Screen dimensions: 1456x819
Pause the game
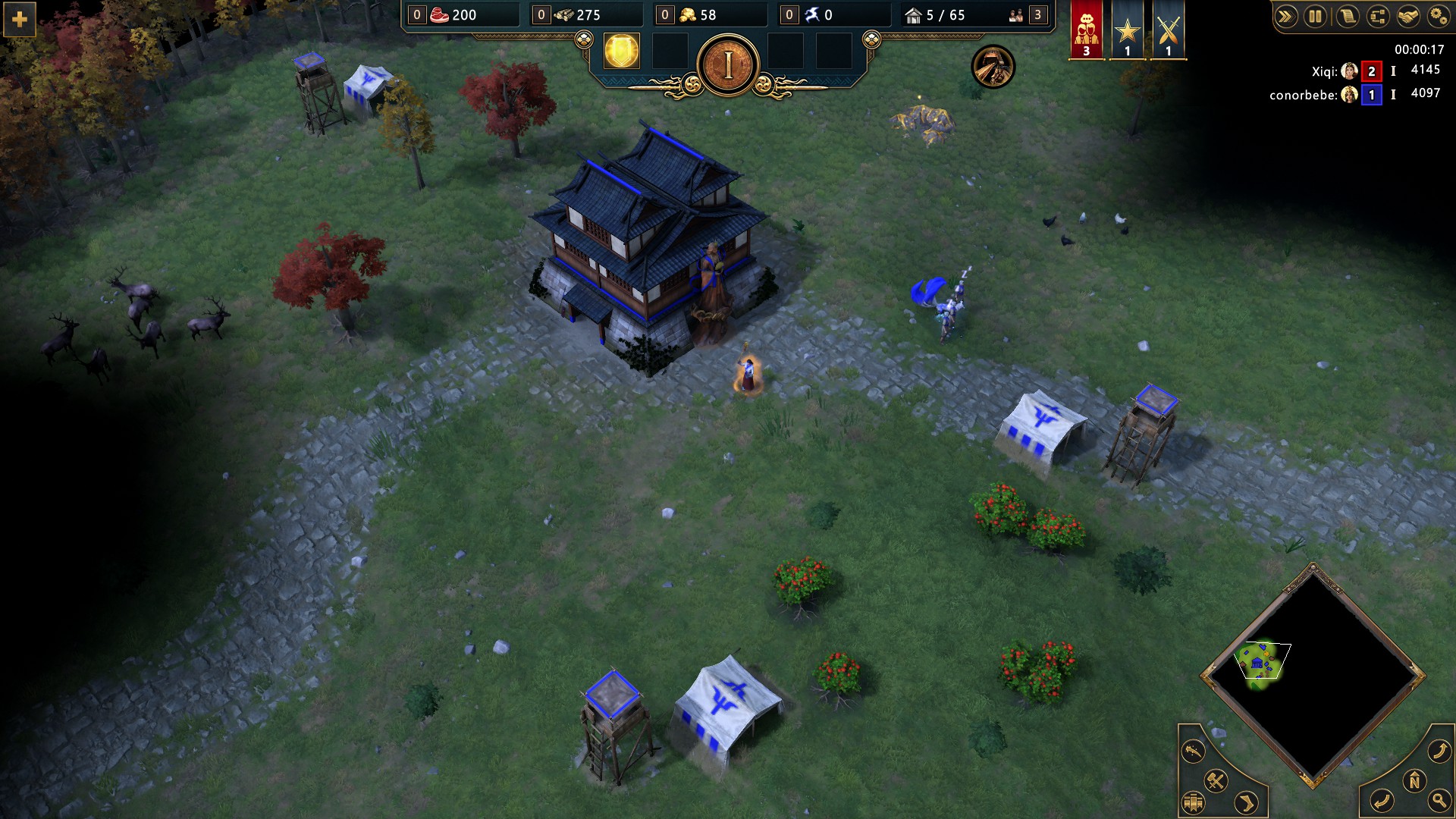point(1316,17)
